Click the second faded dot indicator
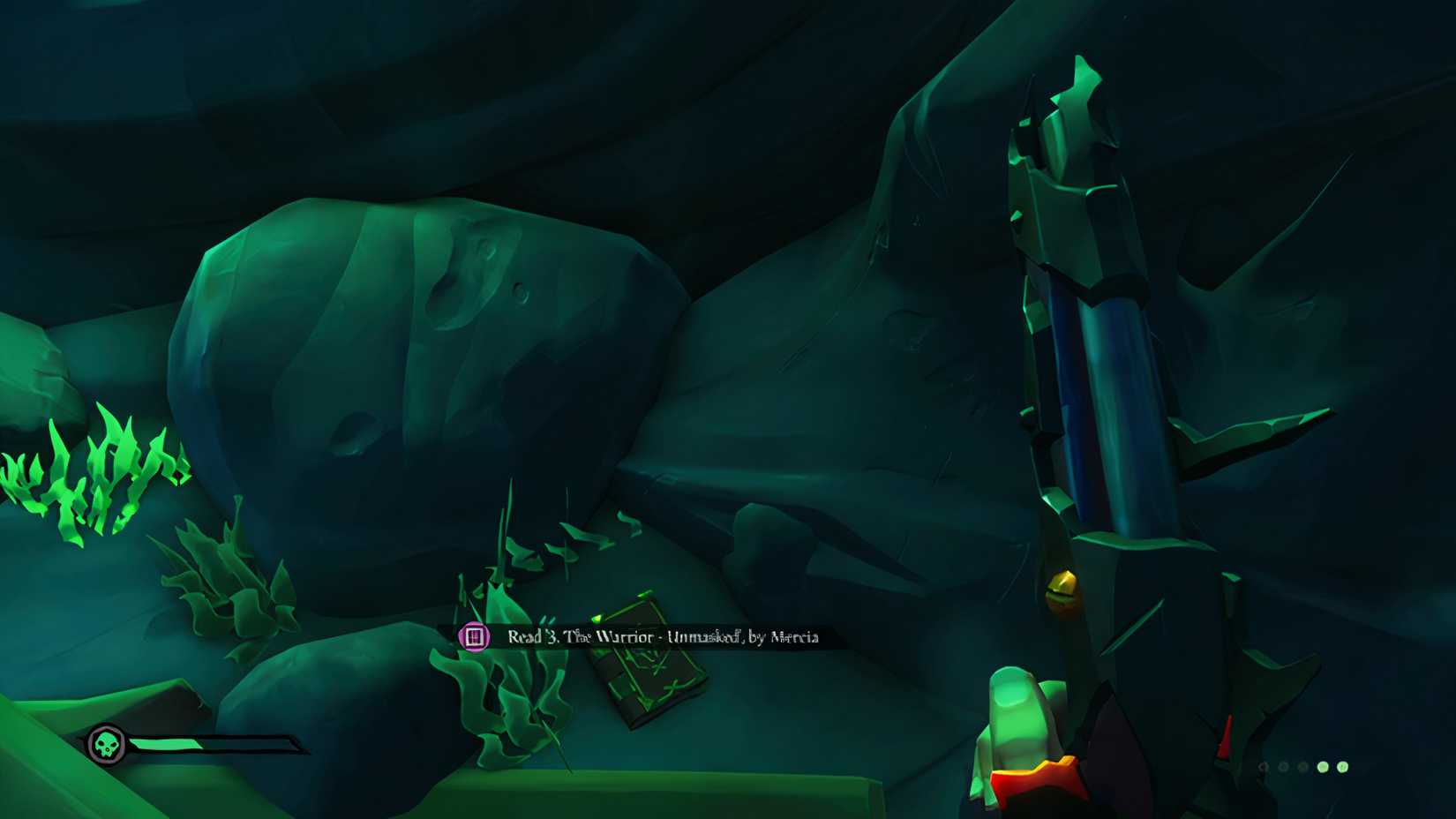This screenshot has width=1456, height=819. (1284, 767)
